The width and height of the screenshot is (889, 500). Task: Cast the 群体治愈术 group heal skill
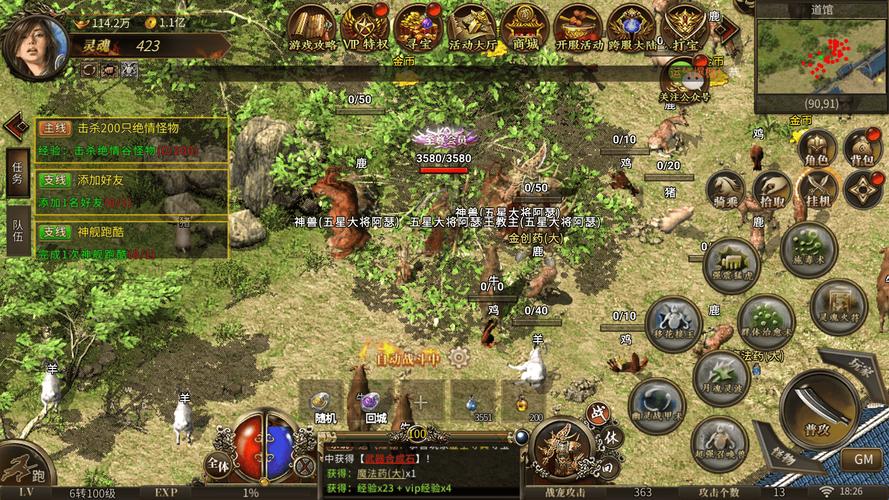point(766,323)
